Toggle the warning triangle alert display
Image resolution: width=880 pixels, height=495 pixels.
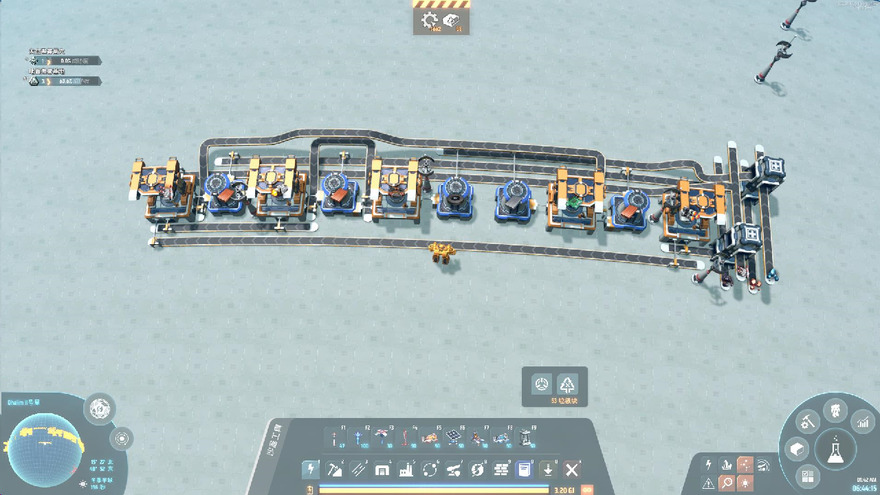[708, 484]
